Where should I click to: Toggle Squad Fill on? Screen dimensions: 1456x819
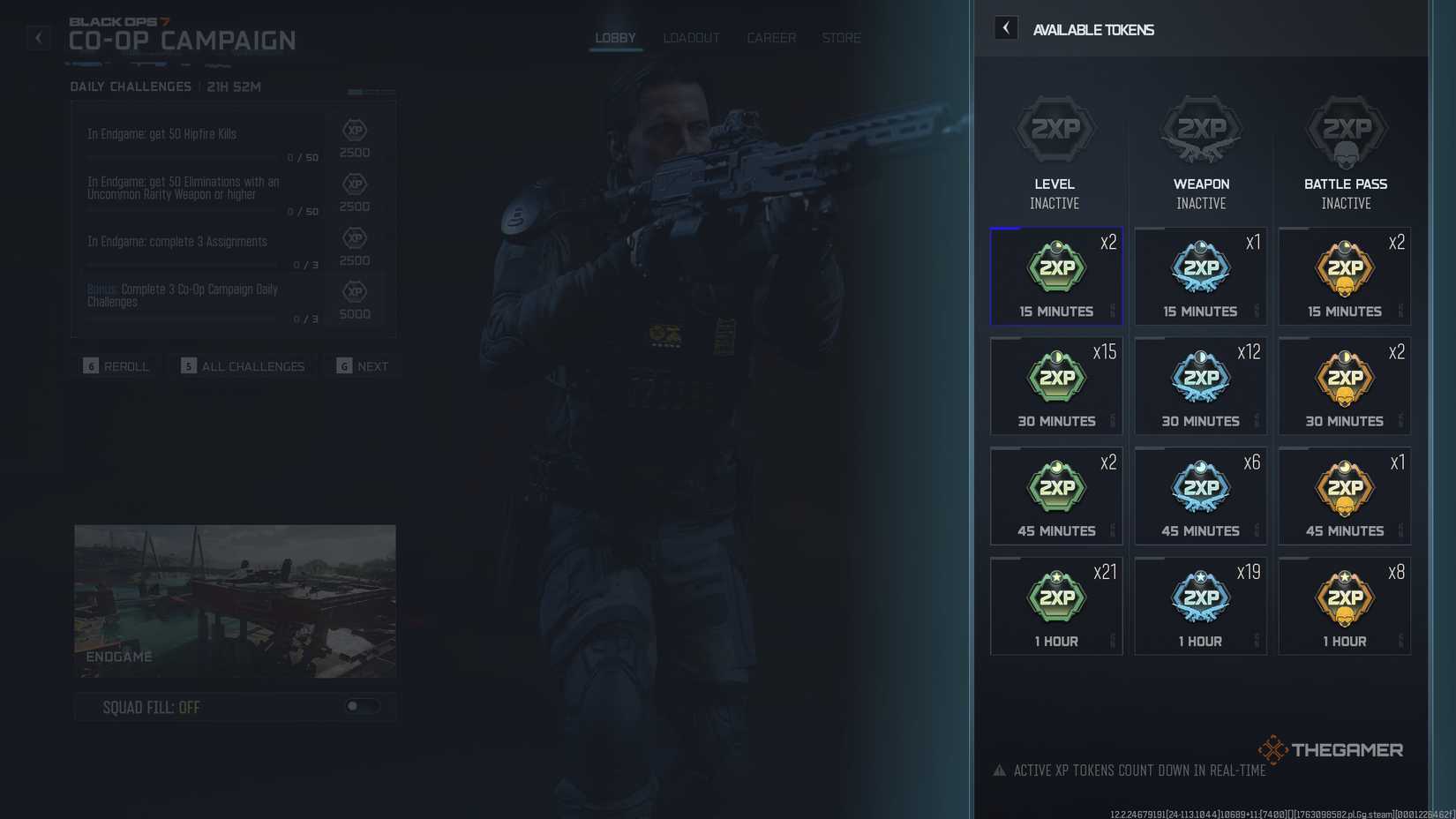point(362,706)
